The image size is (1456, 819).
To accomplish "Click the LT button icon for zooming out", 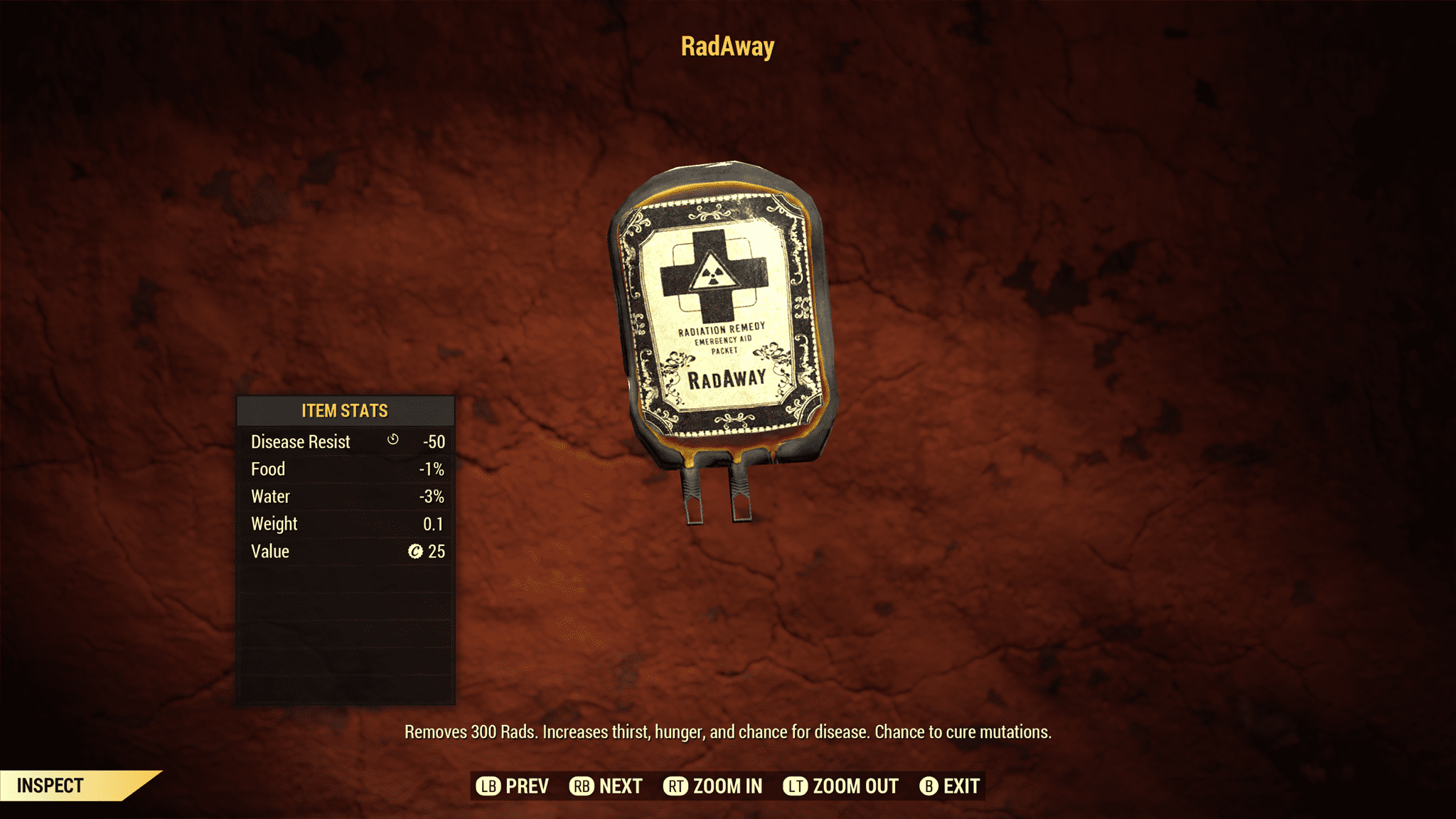I will pos(796,786).
